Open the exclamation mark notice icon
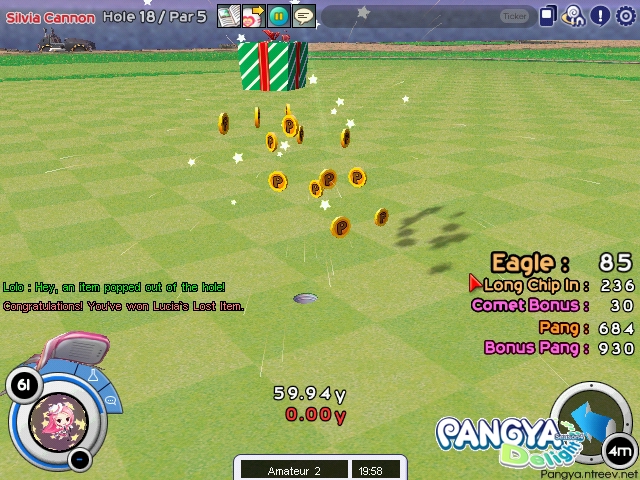 600,16
